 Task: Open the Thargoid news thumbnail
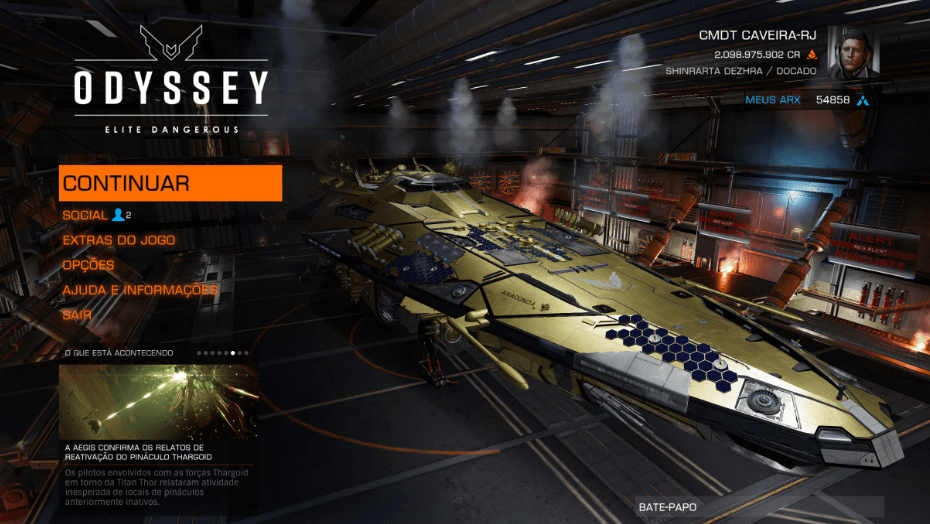point(158,400)
